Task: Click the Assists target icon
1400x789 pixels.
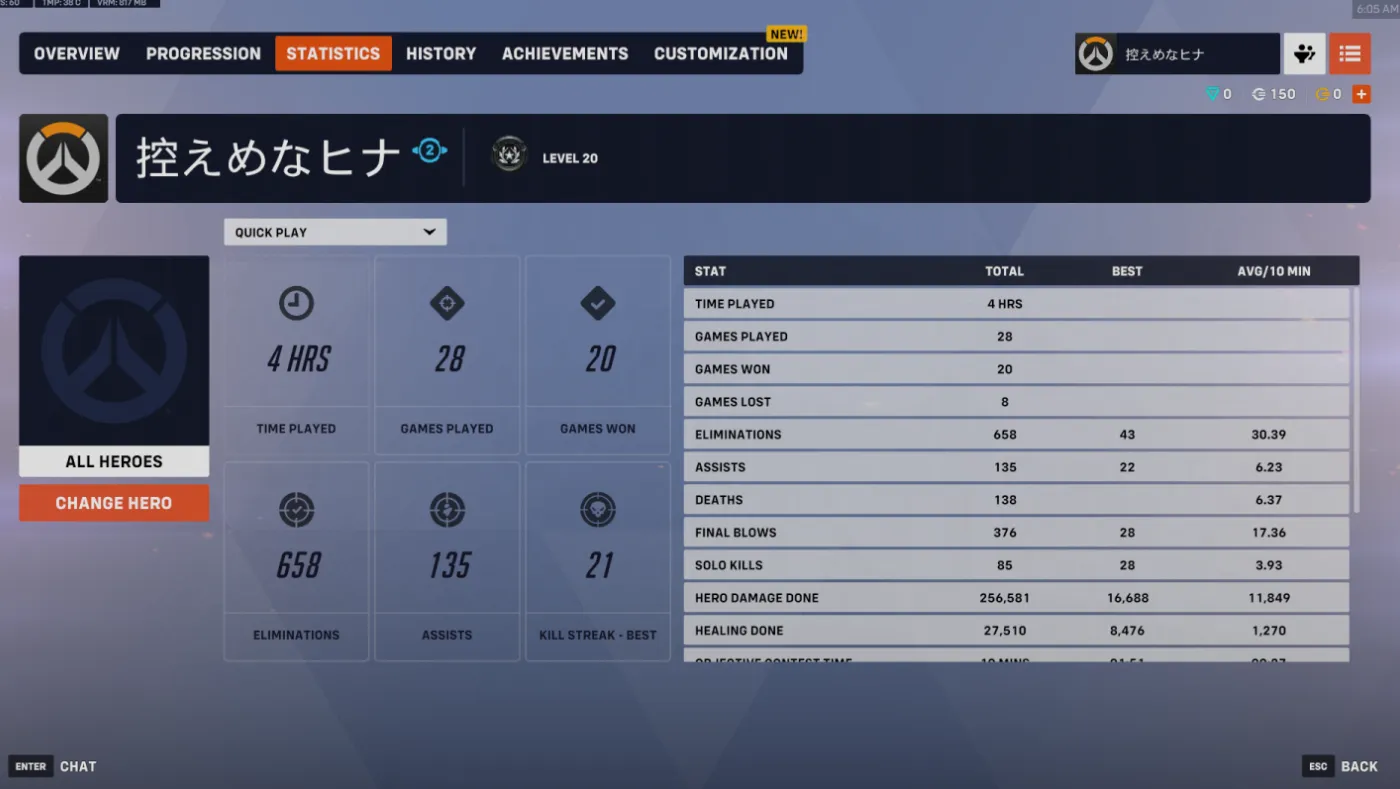Action: [x=447, y=510]
